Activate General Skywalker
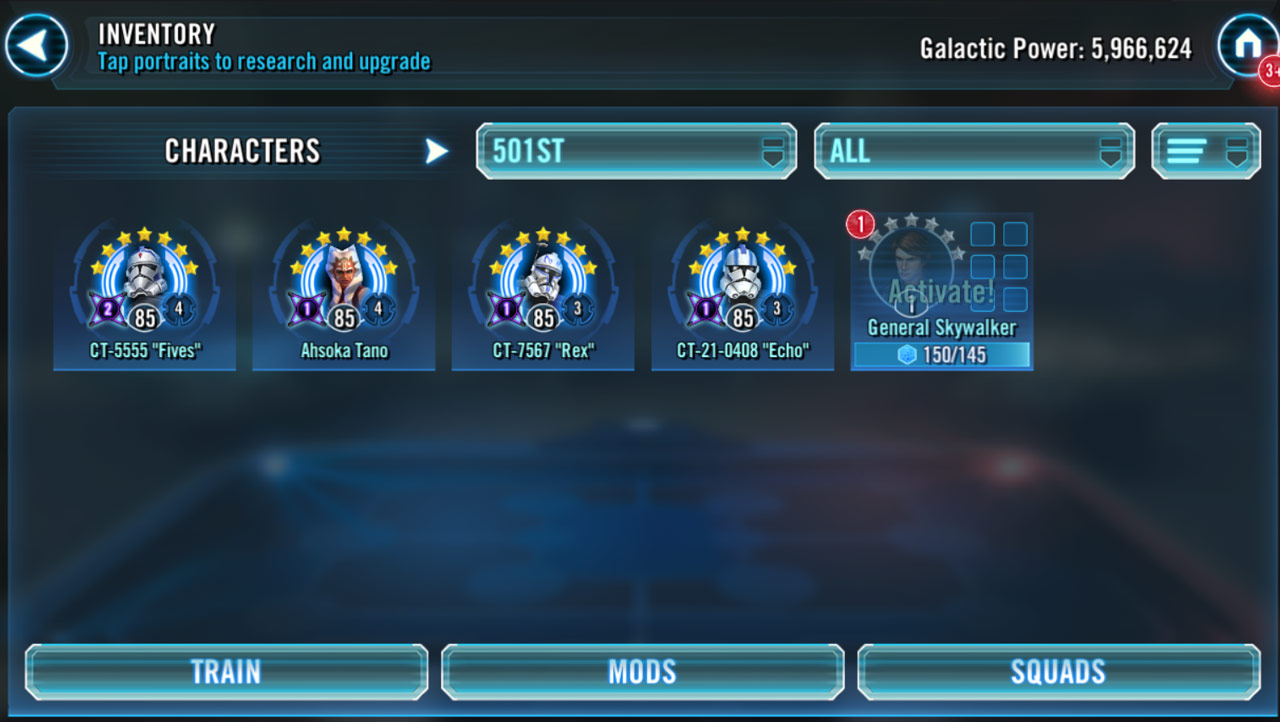The height and width of the screenshot is (722, 1280). (x=941, y=292)
